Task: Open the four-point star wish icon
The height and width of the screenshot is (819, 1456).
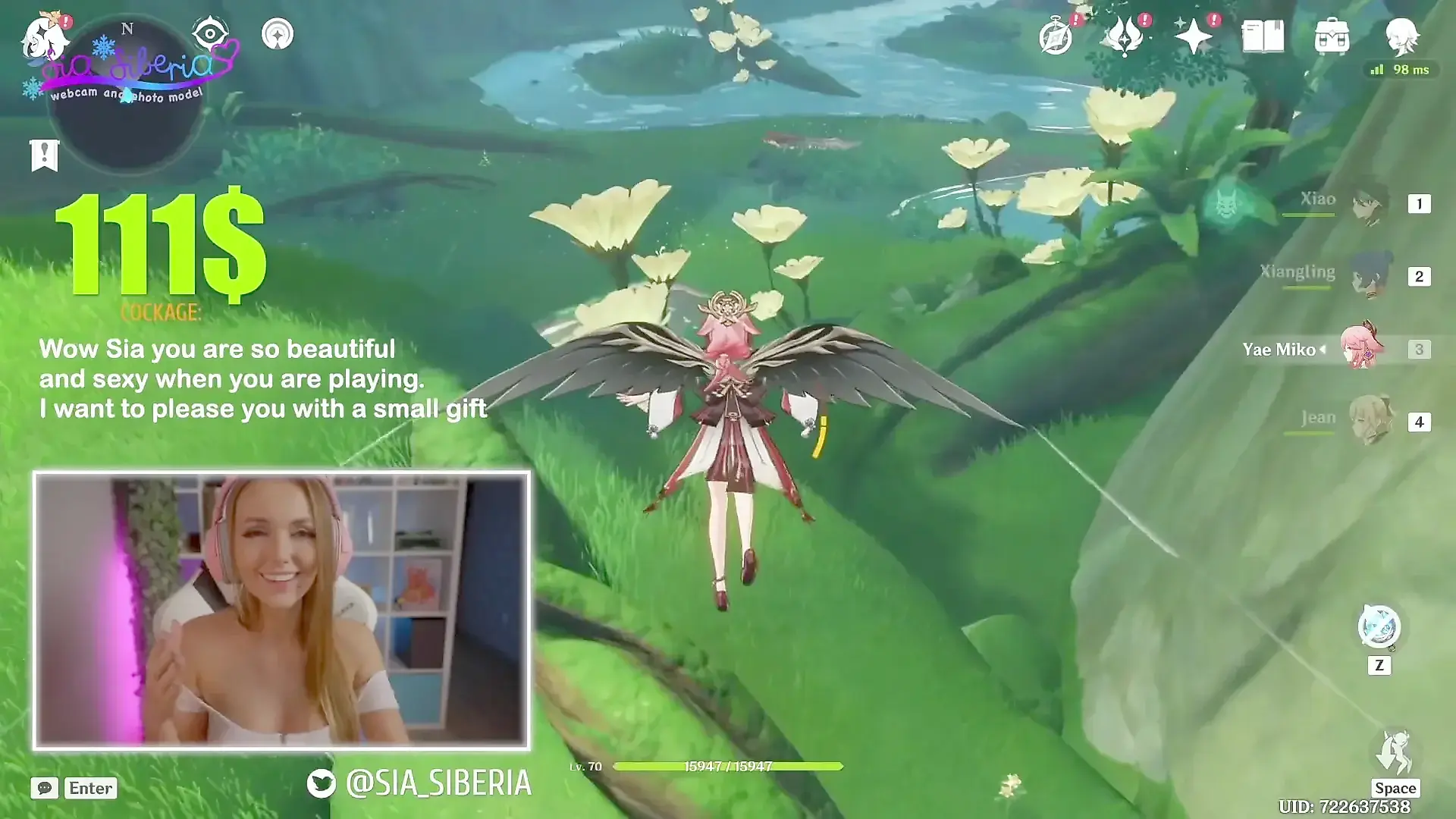Action: pos(1194,36)
